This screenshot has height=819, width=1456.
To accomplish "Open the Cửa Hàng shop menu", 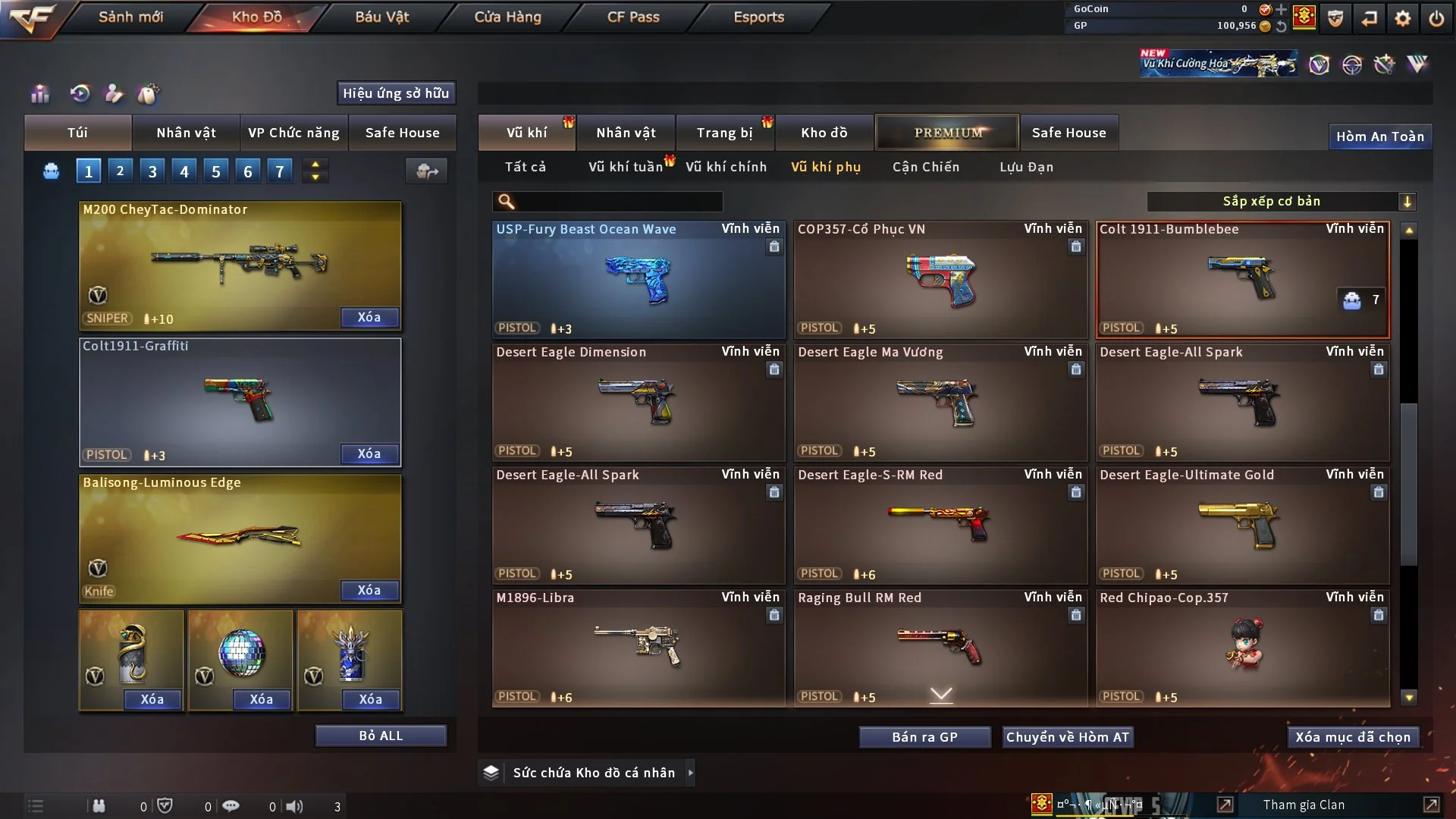I will pos(507,17).
